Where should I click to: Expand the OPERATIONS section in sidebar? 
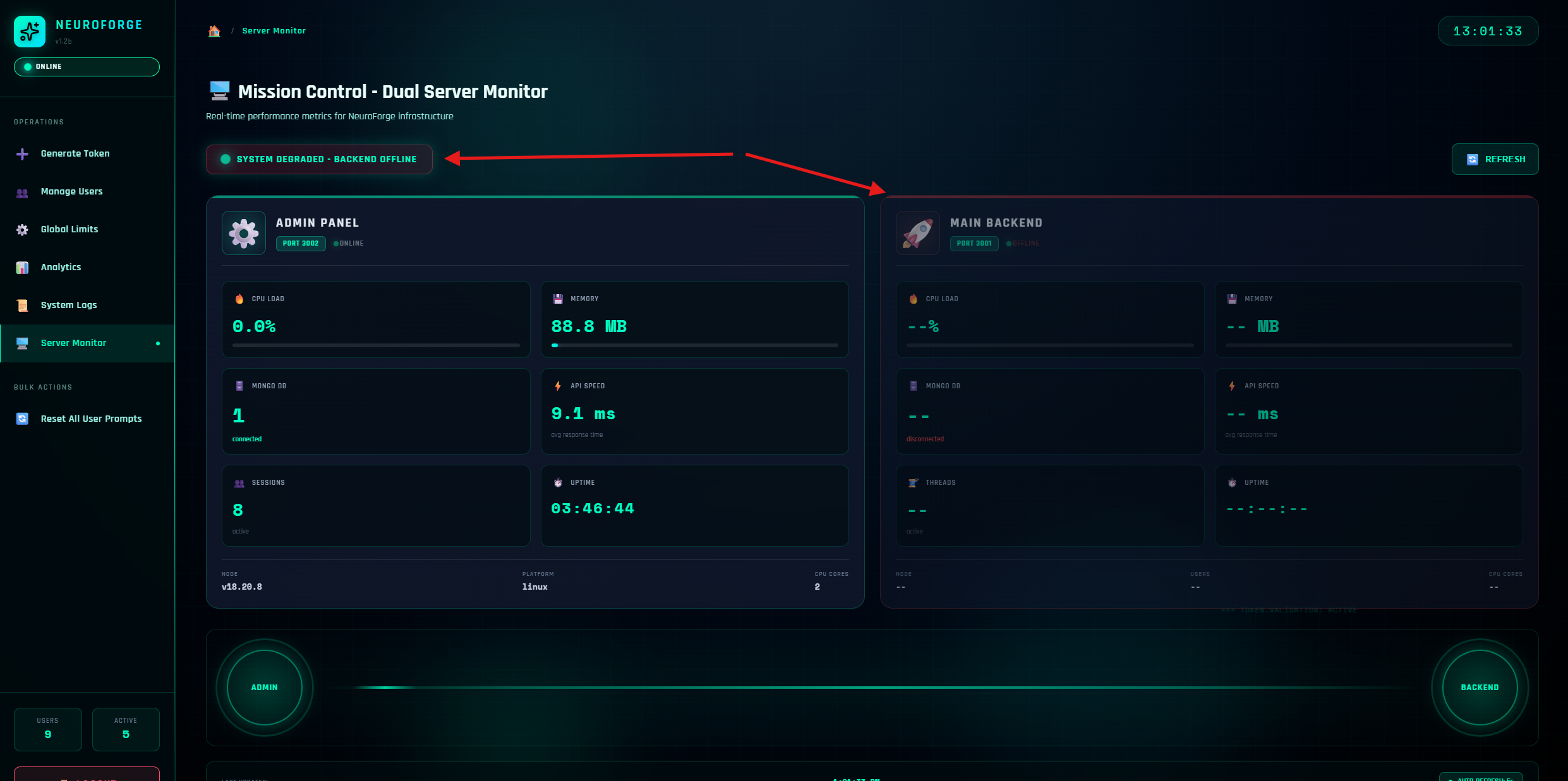(x=39, y=122)
